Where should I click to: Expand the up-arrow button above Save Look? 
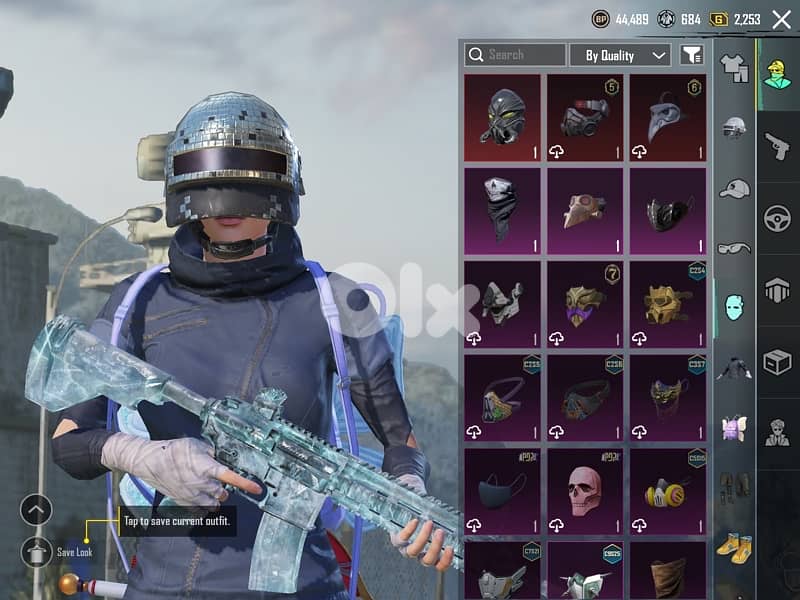coord(36,510)
